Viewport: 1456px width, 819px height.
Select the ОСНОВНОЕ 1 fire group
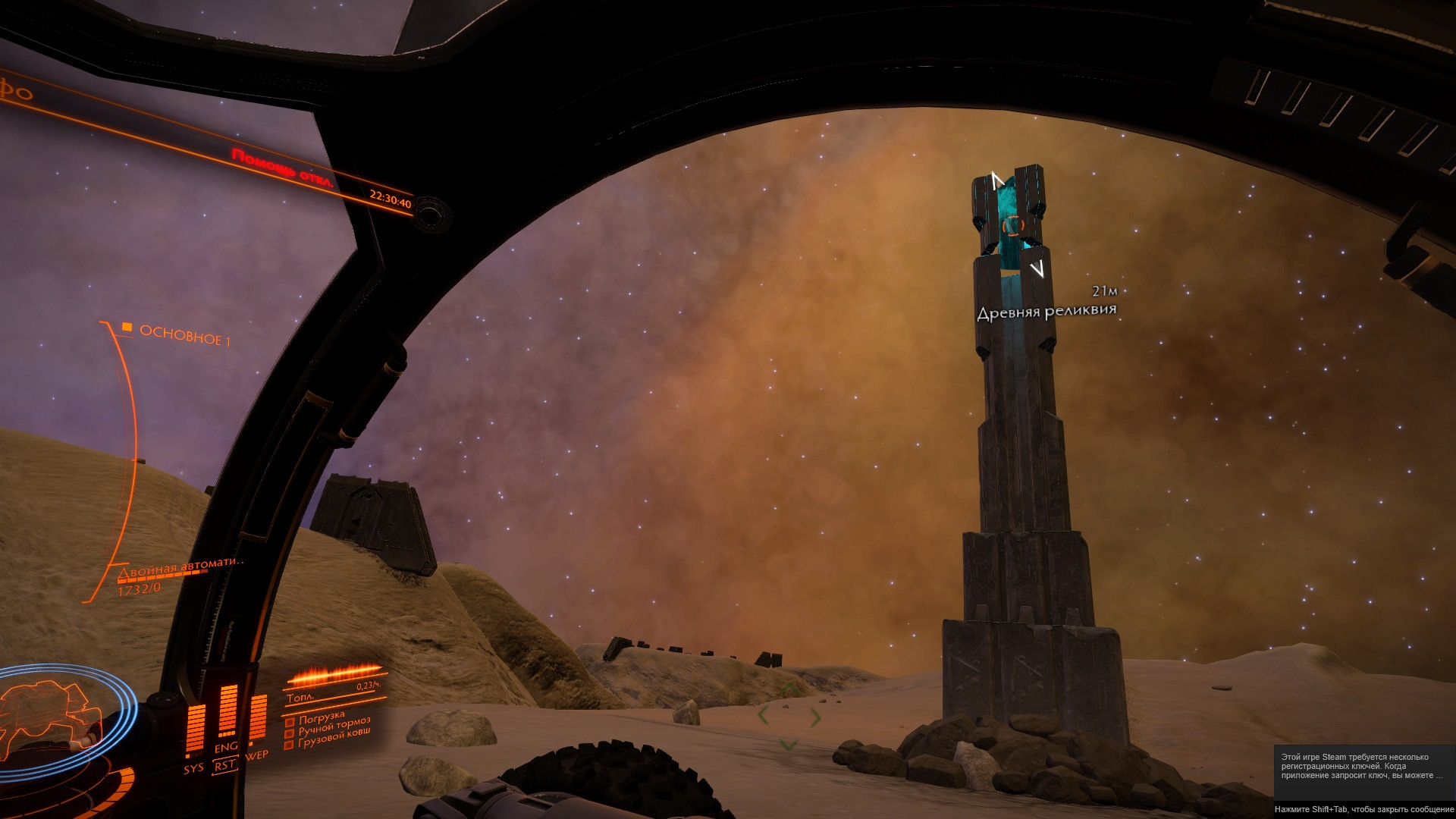point(184,335)
